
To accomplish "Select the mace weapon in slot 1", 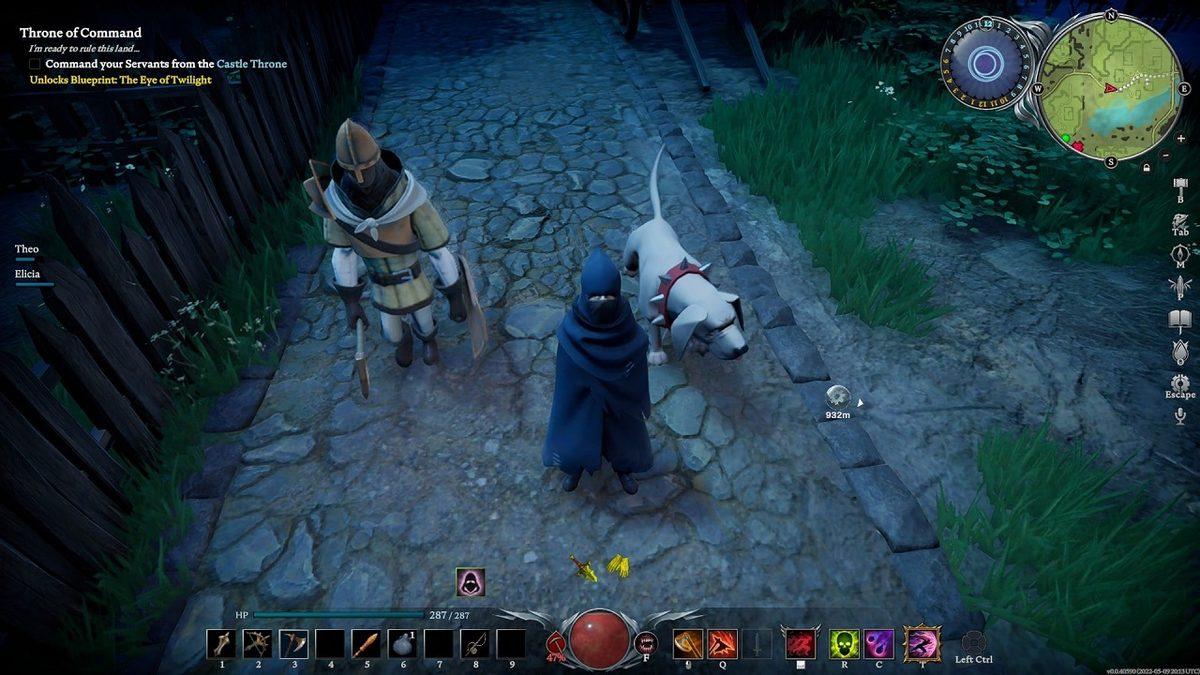I will point(222,643).
